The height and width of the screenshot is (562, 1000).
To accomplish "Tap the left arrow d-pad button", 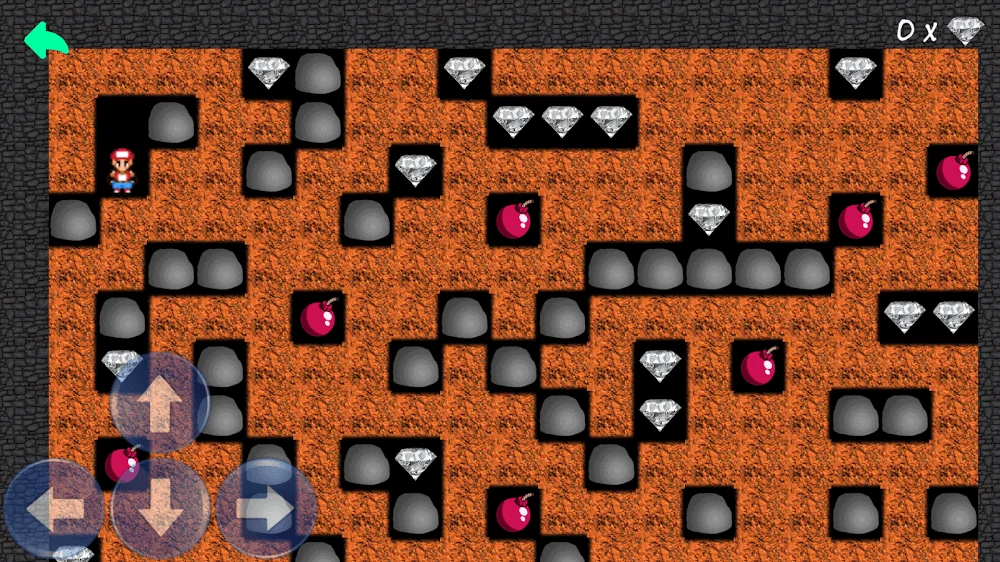I will pyautogui.click(x=55, y=509).
